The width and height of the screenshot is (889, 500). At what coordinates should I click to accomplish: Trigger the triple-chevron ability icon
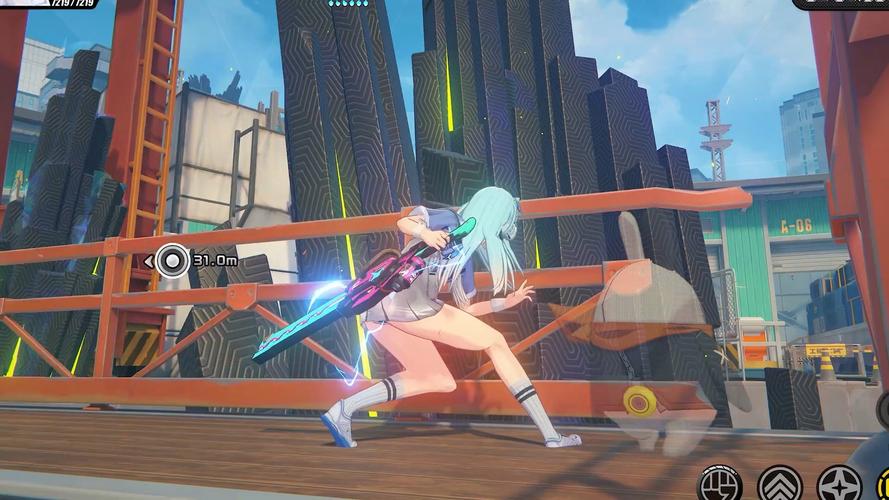coord(780,487)
